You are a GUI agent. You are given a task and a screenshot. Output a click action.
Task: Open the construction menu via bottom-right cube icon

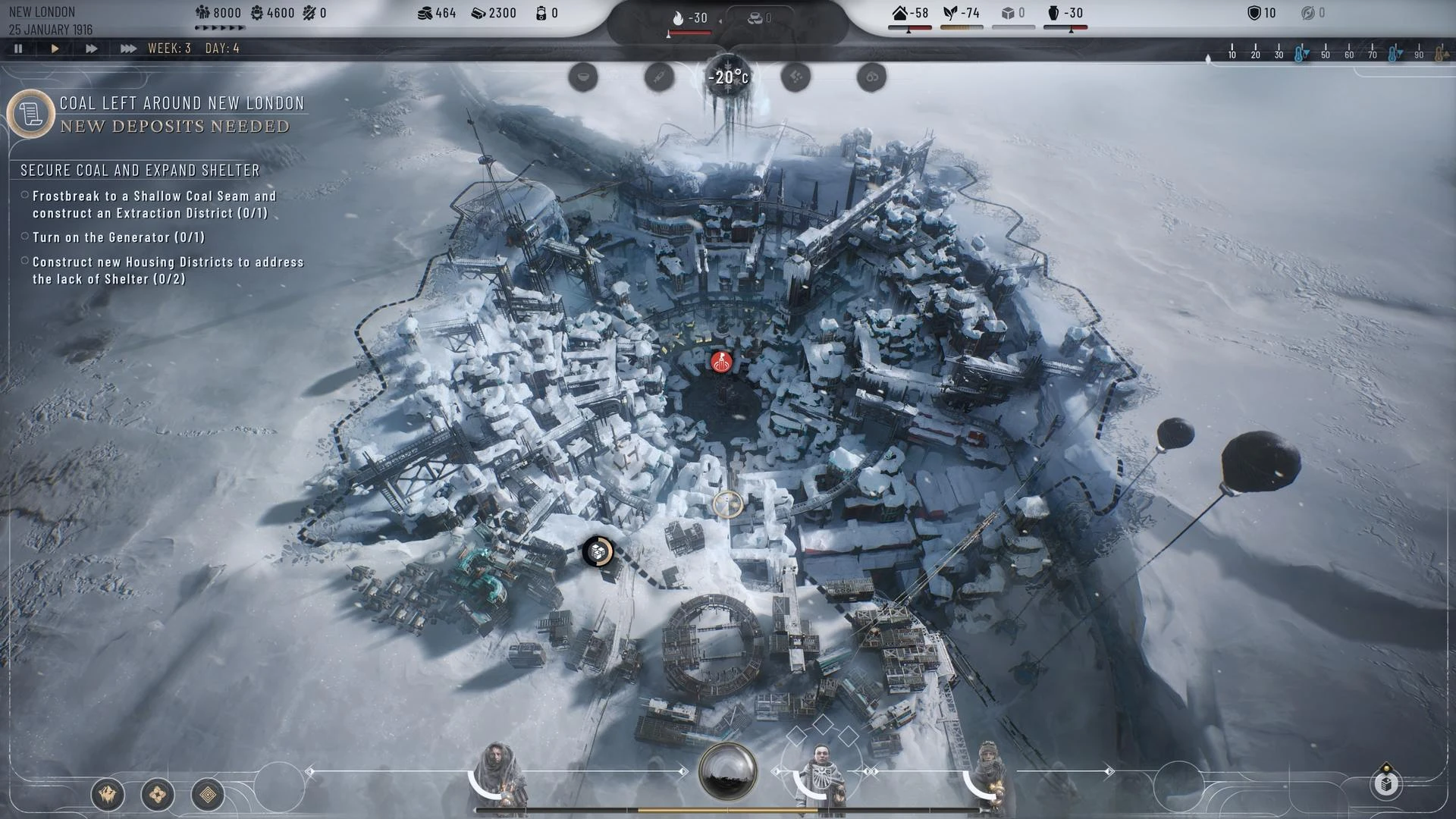(x=1385, y=786)
